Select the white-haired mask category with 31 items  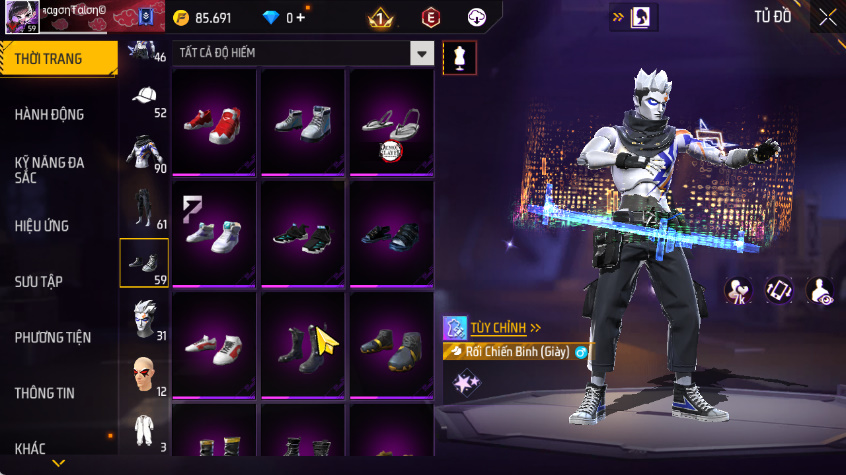click(144, 319)
